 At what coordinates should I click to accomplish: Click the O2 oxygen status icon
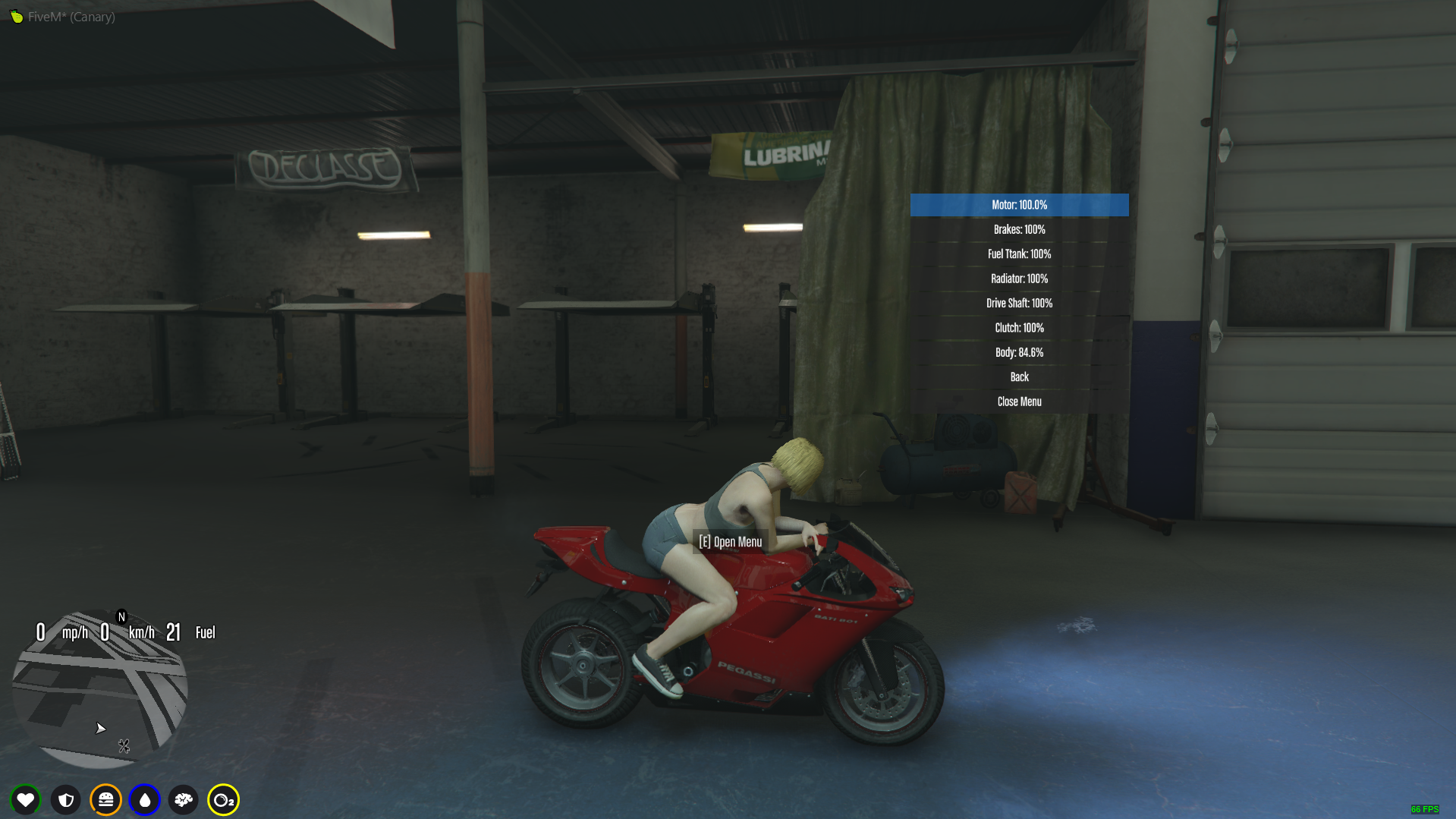point(223,799)
